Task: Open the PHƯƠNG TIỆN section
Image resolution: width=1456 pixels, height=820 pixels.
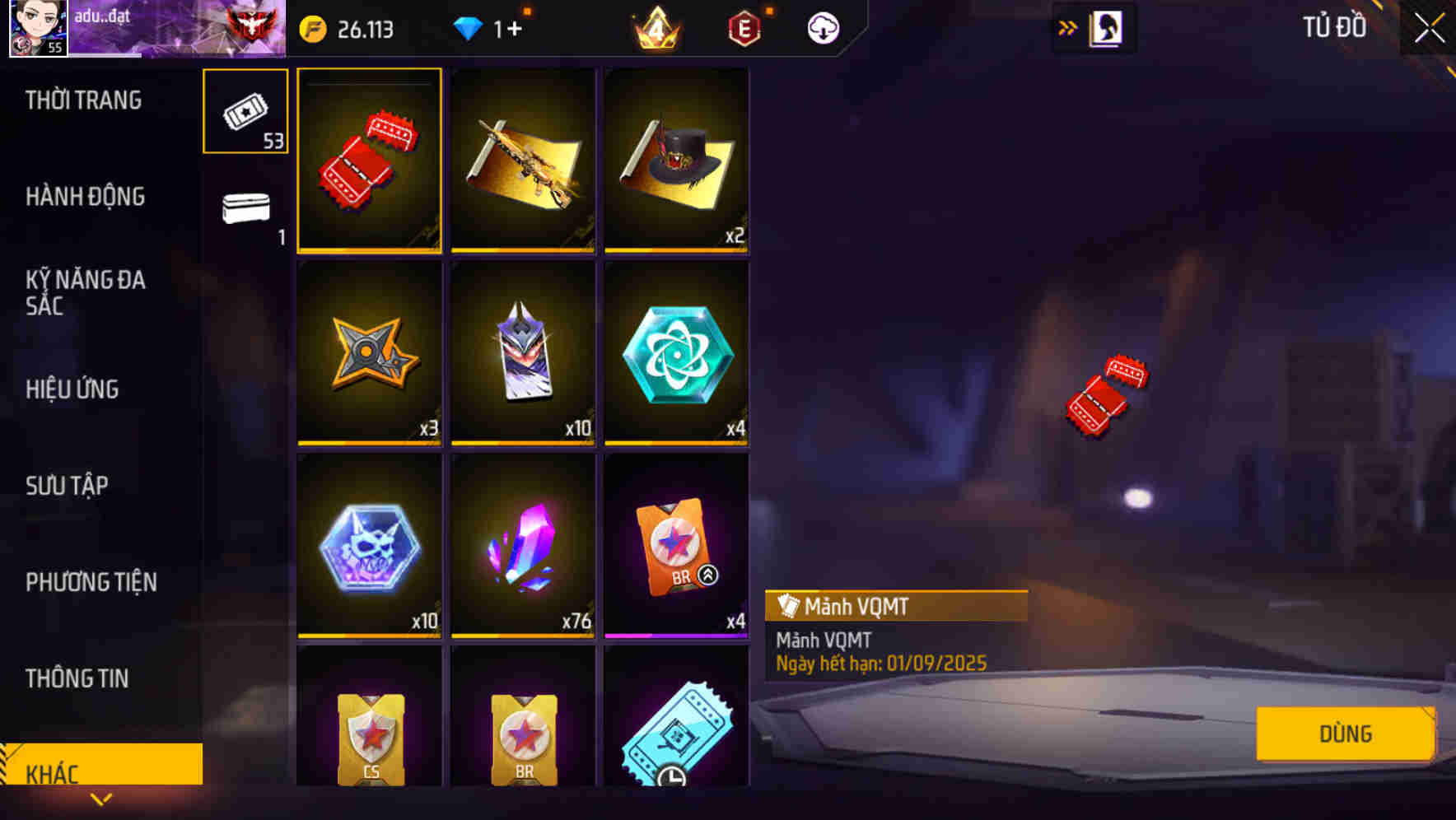Action: click(x=91, y=582)
